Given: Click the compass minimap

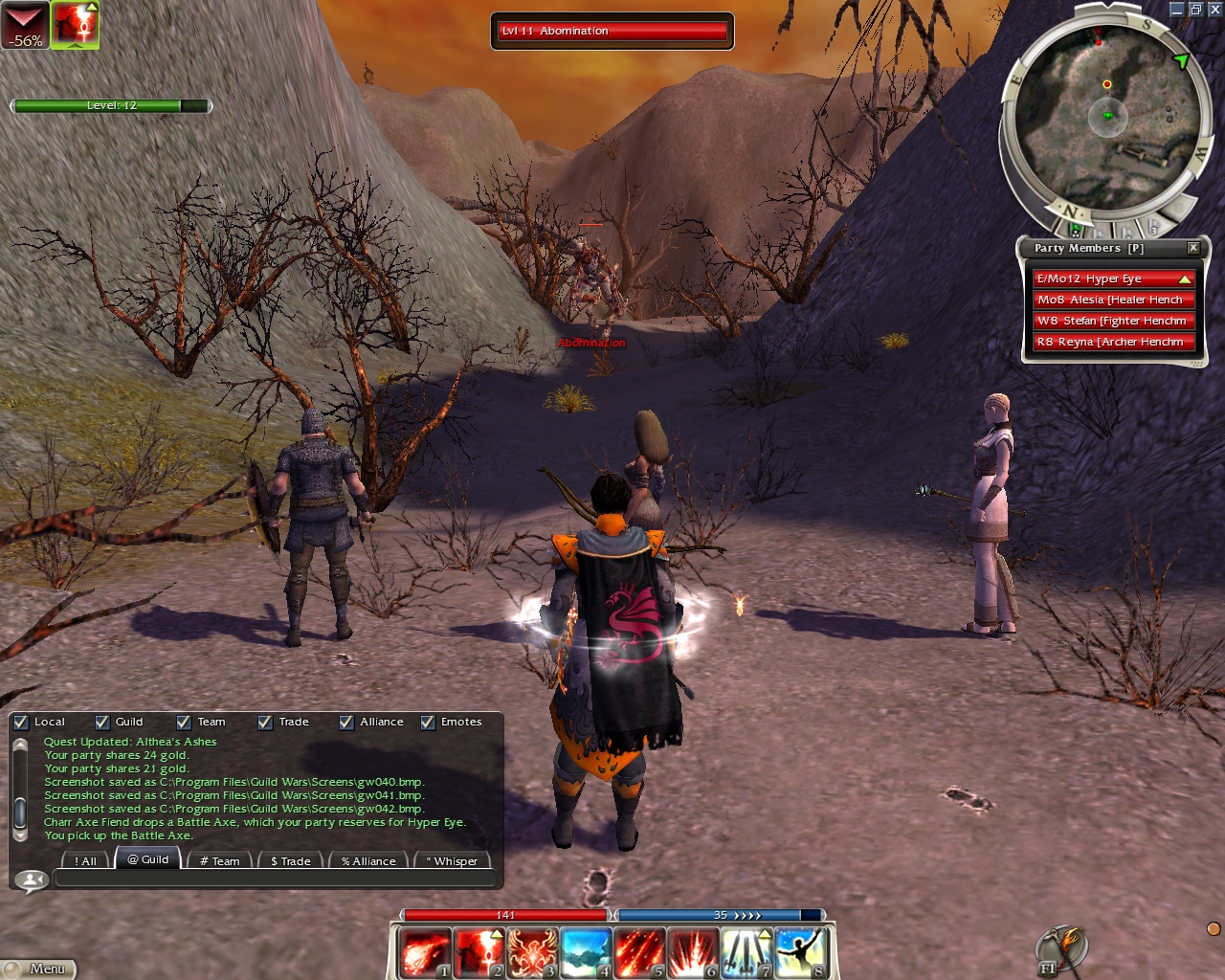Looking at the screenshot, I should [1107, 115].
